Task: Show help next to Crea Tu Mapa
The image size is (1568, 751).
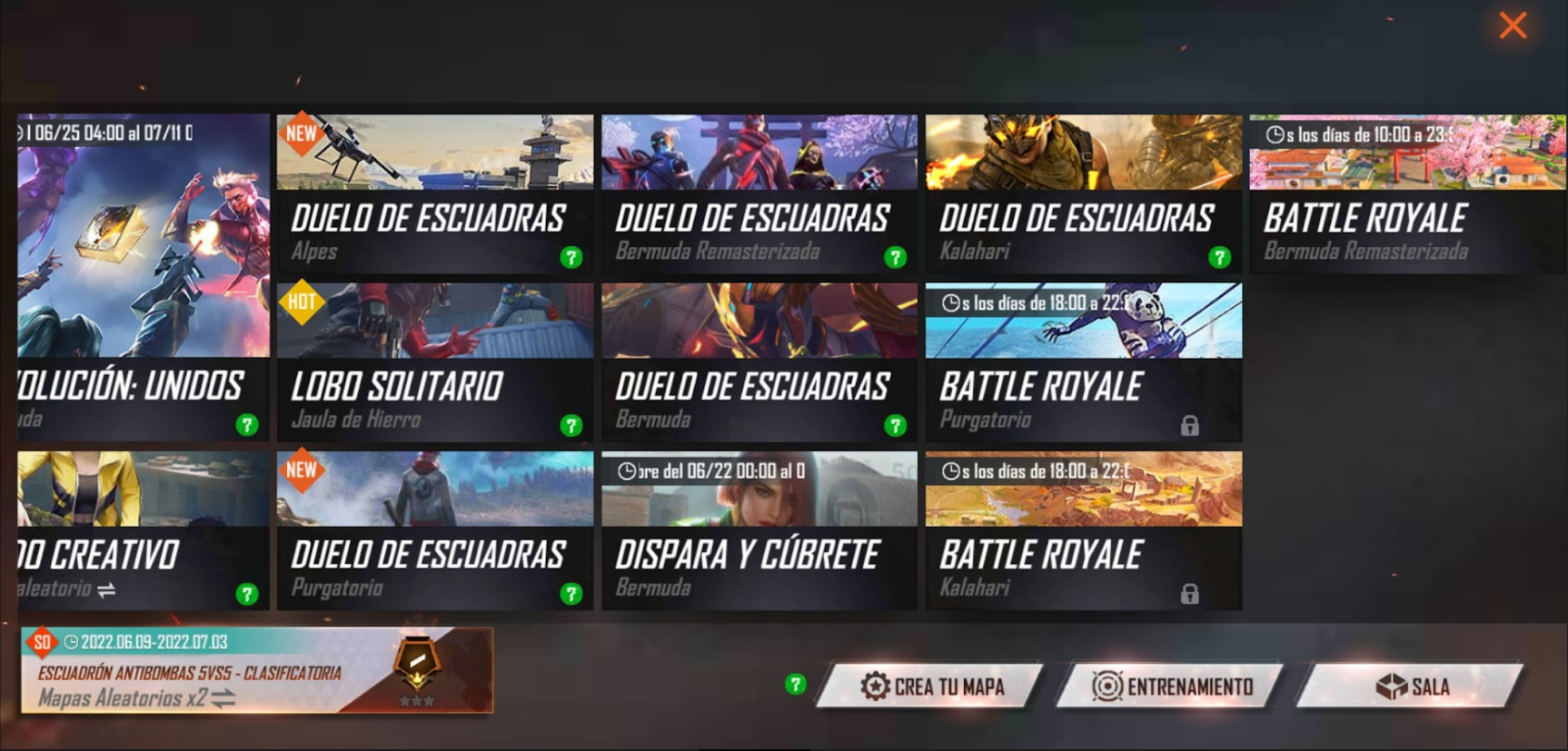Action: point(795,684)
